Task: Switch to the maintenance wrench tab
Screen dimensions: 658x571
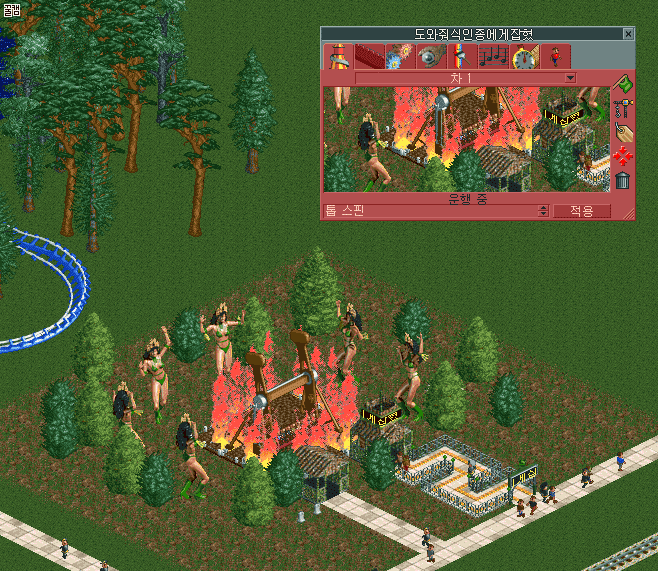Action: pyautogui.click(x=431, y=57)
